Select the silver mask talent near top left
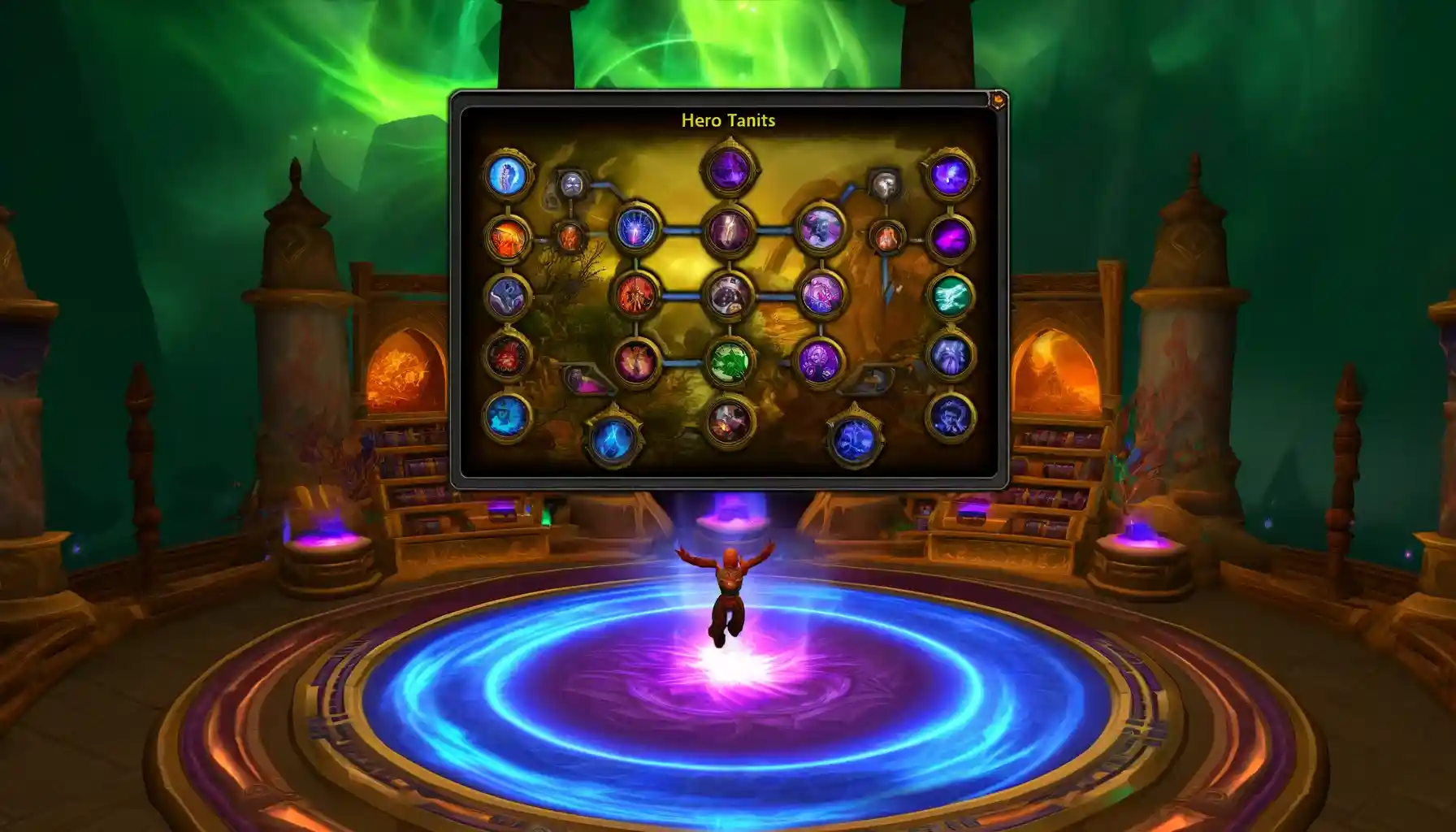This screenshot has height=832, width=1456. 571,183
